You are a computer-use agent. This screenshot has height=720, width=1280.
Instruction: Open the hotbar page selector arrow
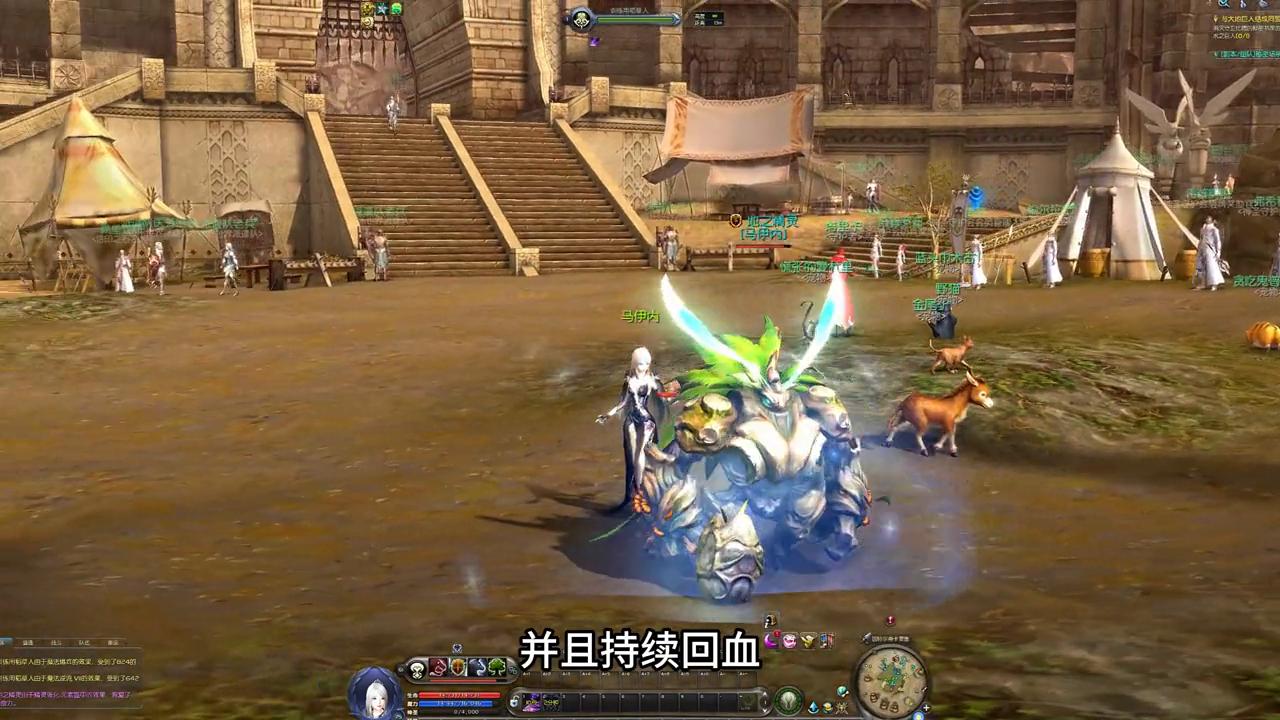coord(765,697)
